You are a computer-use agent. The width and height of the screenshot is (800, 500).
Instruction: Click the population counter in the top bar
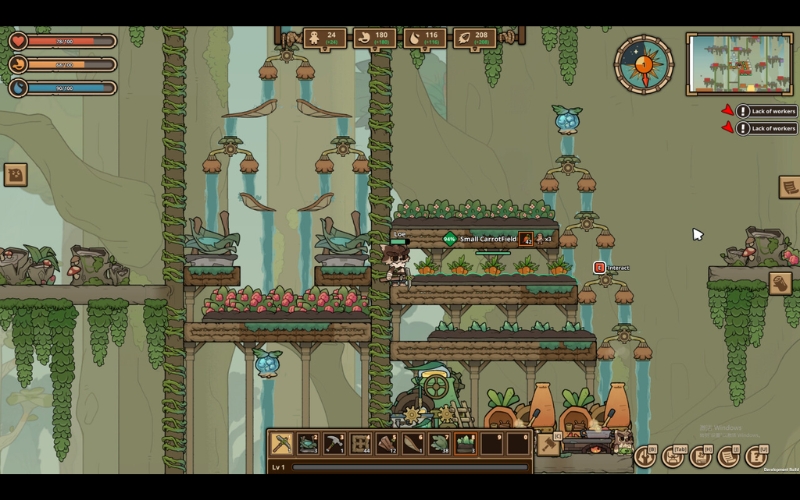point(324,38)
